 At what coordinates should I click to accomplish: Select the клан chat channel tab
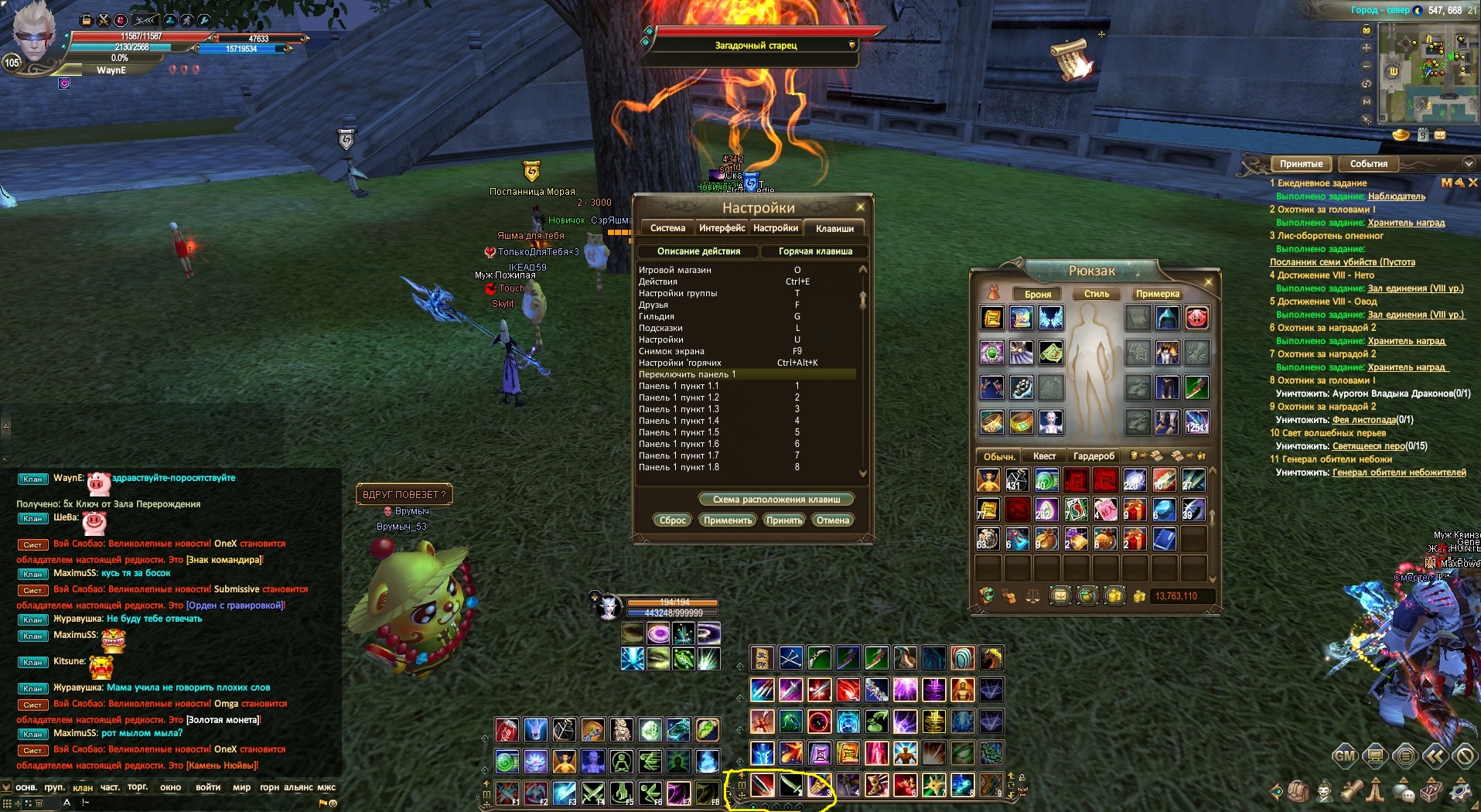[83, 788]
